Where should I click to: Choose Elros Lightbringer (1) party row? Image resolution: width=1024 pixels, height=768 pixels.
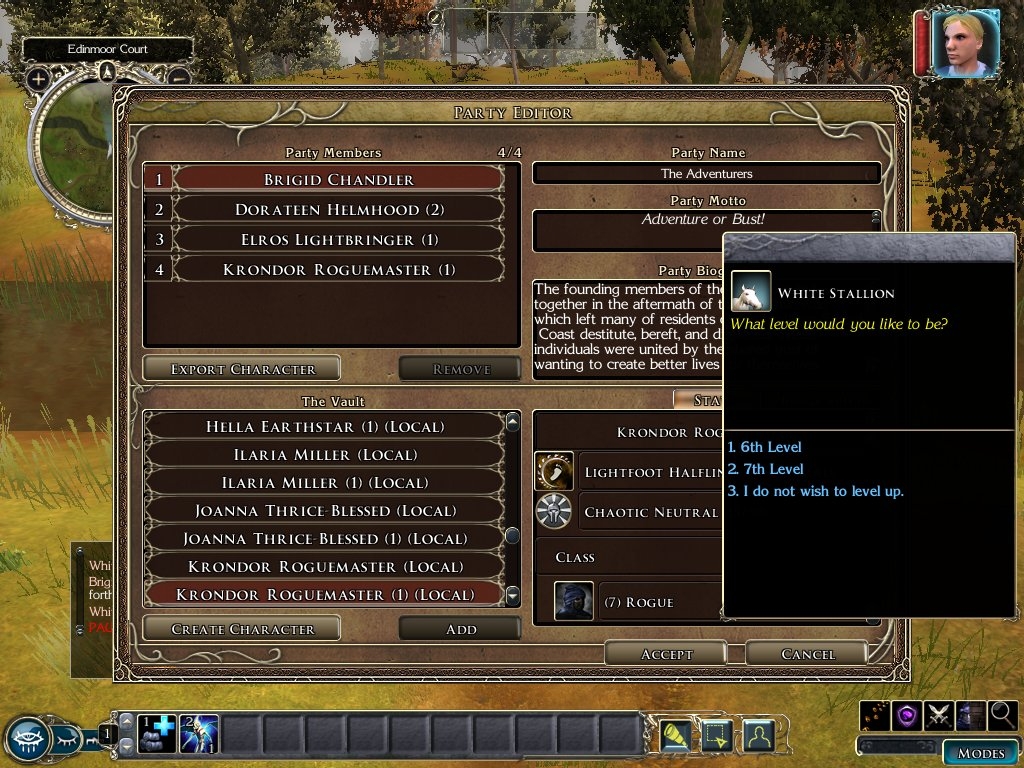[x=324, y=240]
